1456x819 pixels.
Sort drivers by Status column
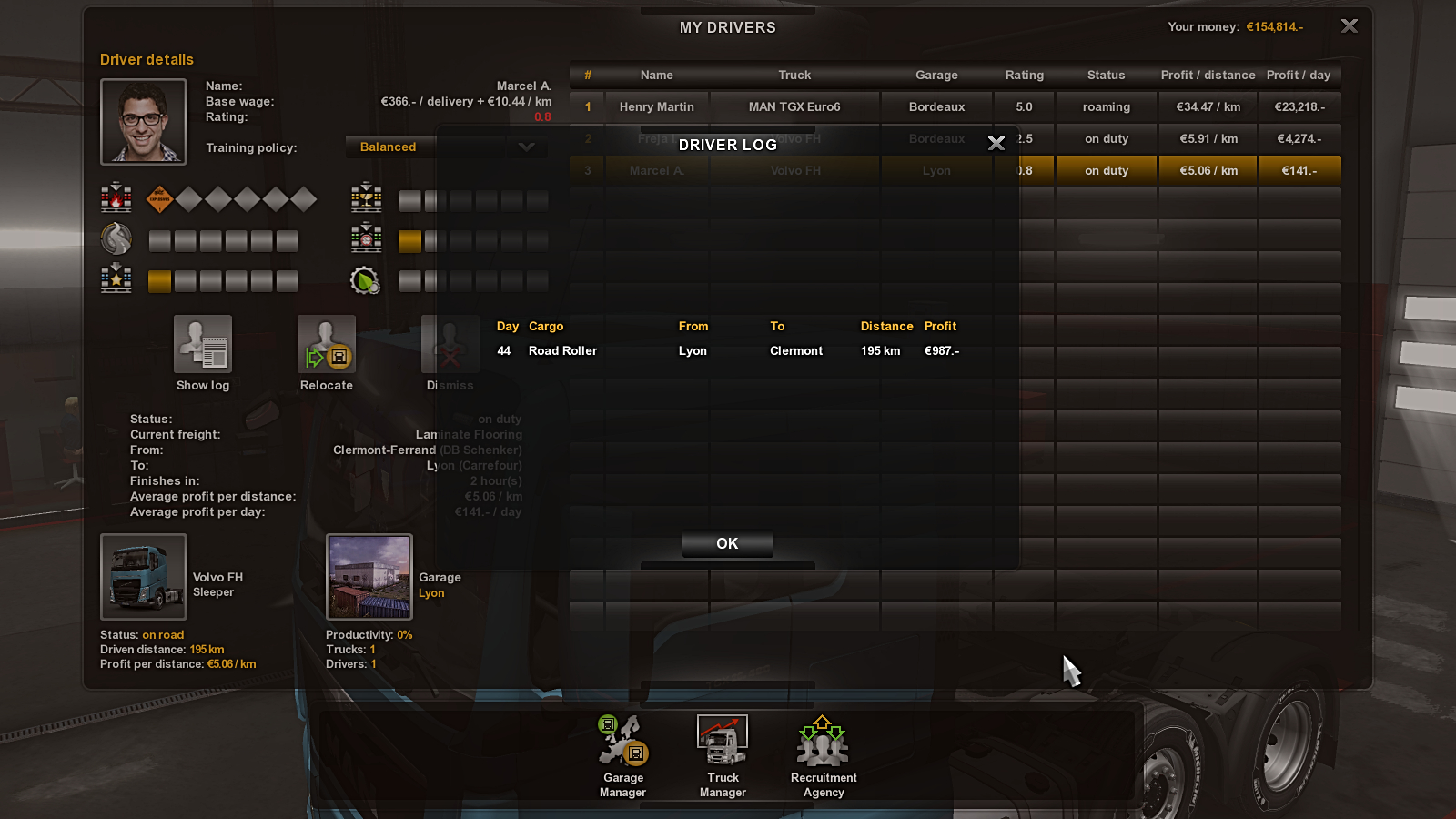pos(1106,75)
